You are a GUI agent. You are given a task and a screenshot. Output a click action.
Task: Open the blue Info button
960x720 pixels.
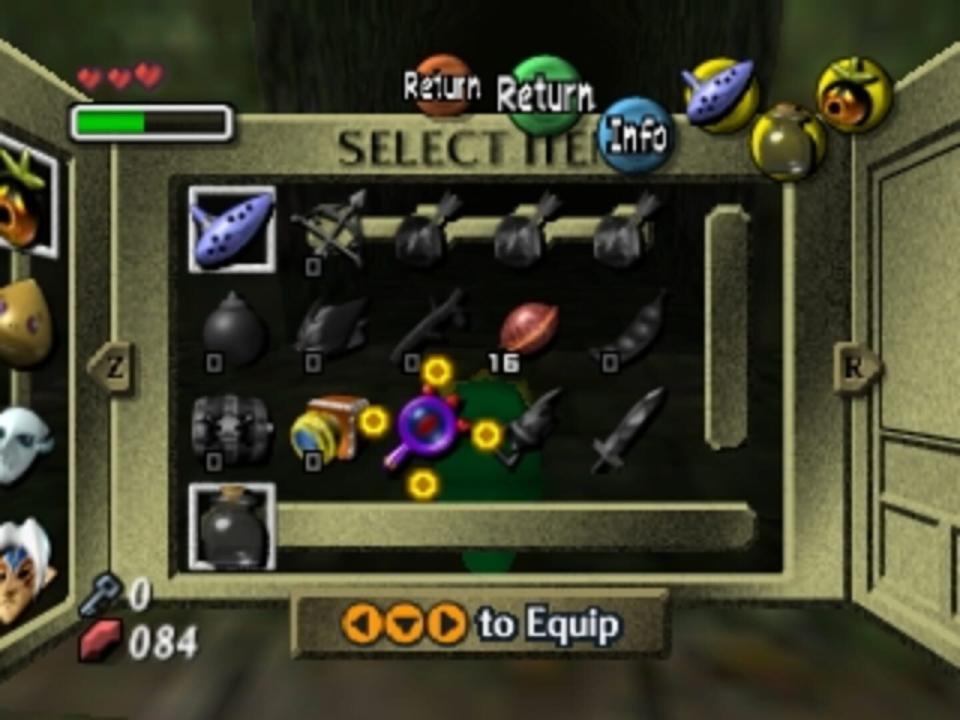pos(637,135)
